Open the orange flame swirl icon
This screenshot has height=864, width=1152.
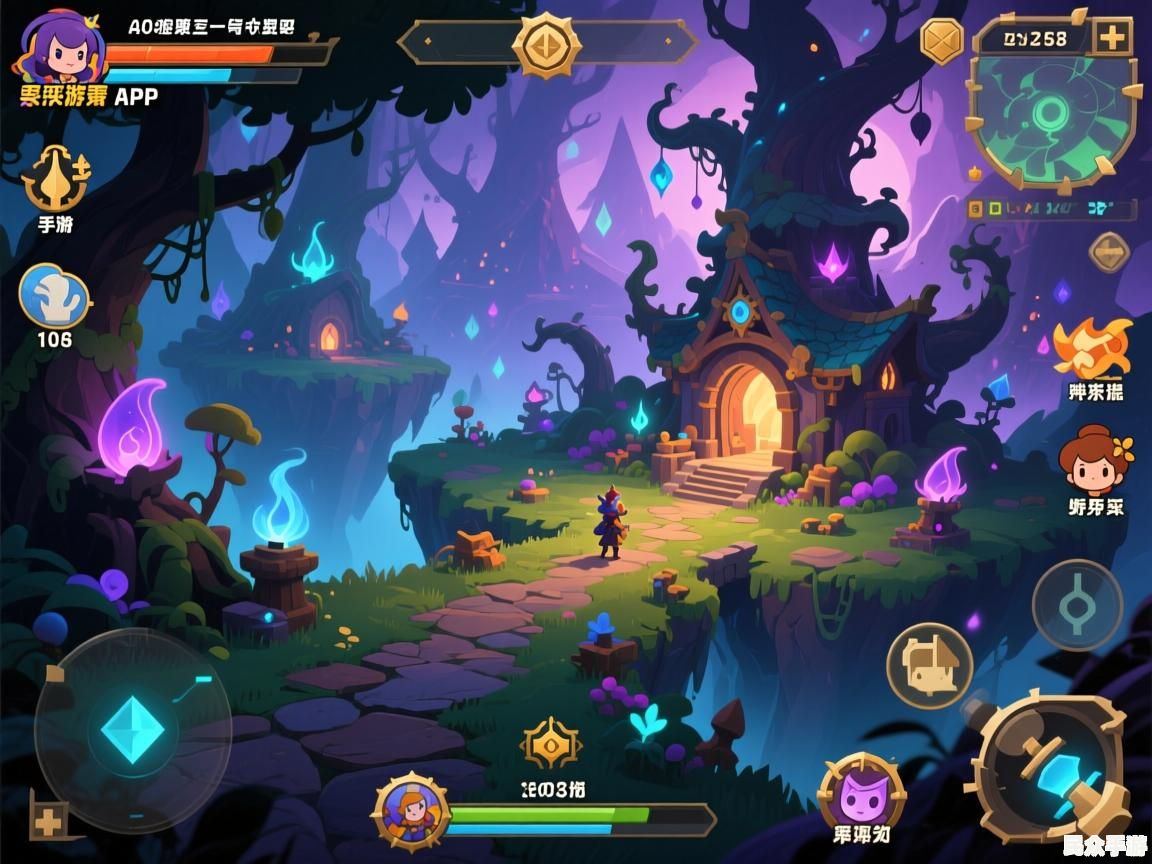coord(1094,349)
